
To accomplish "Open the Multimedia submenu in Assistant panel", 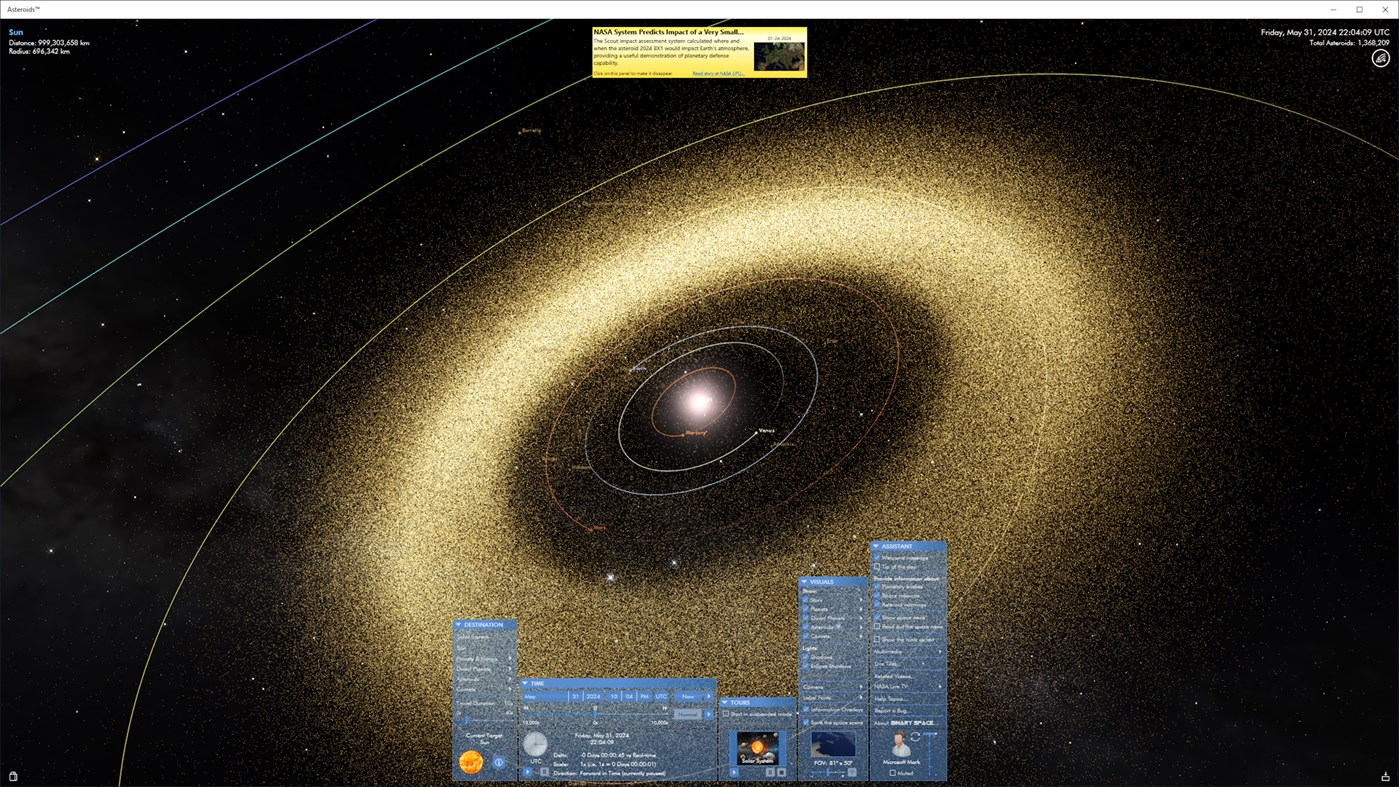I will coord(888,650).
